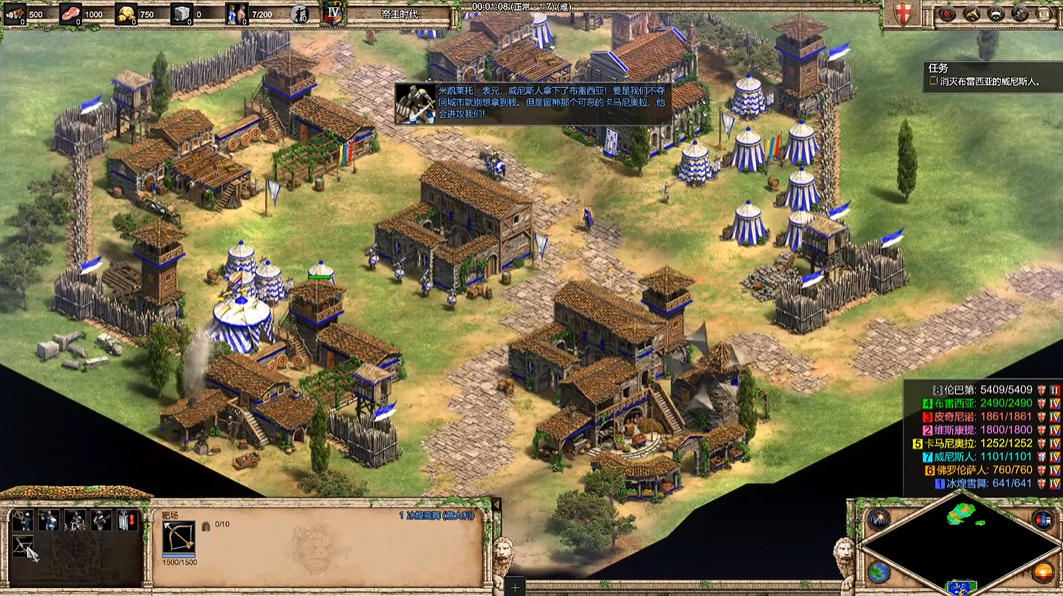Open the tech tree button

coord(996,14)
